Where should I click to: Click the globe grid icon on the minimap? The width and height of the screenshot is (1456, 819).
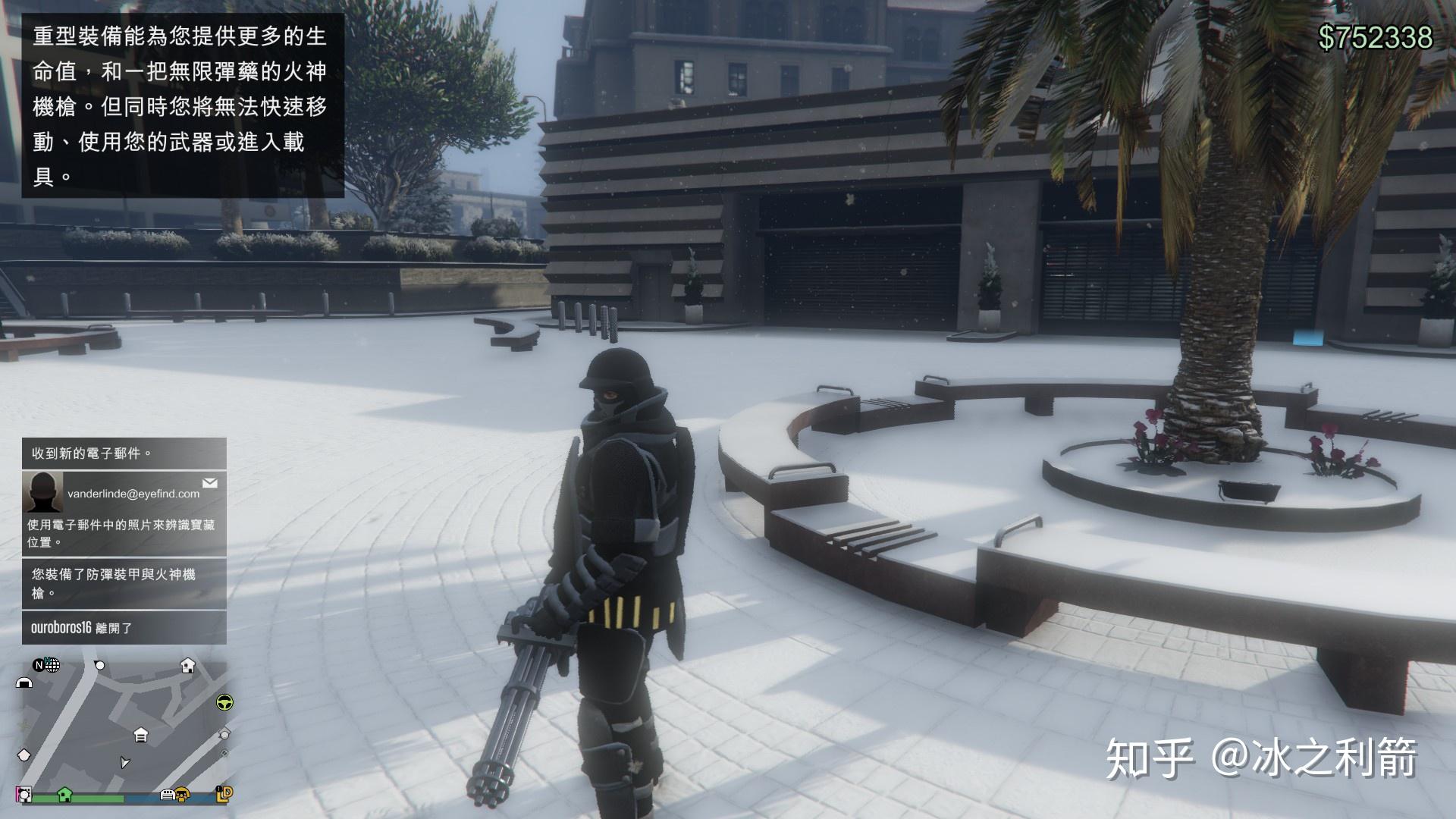(x=52, y=666)
